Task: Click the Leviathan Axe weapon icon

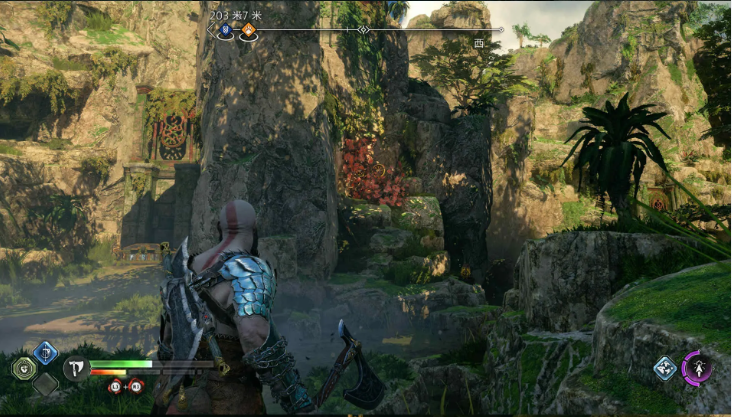Action: [x=76, y=368]
